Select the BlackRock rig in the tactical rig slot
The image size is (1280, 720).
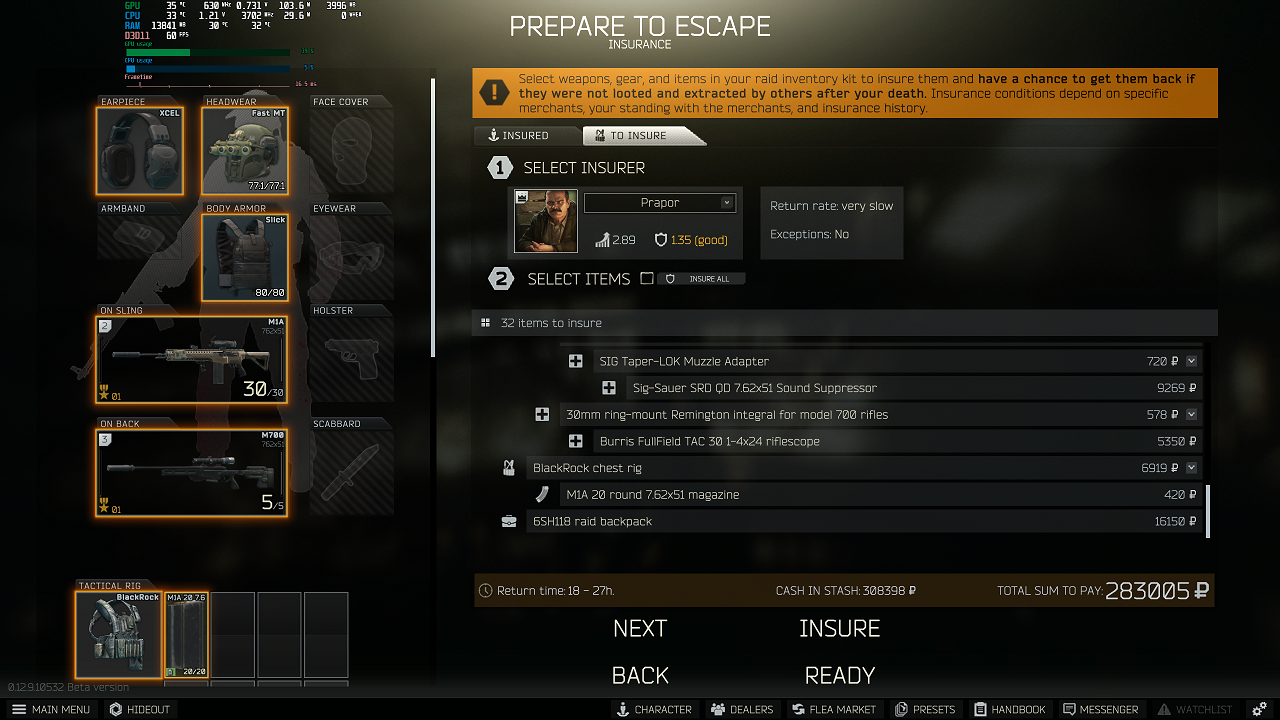pos(117,633)
